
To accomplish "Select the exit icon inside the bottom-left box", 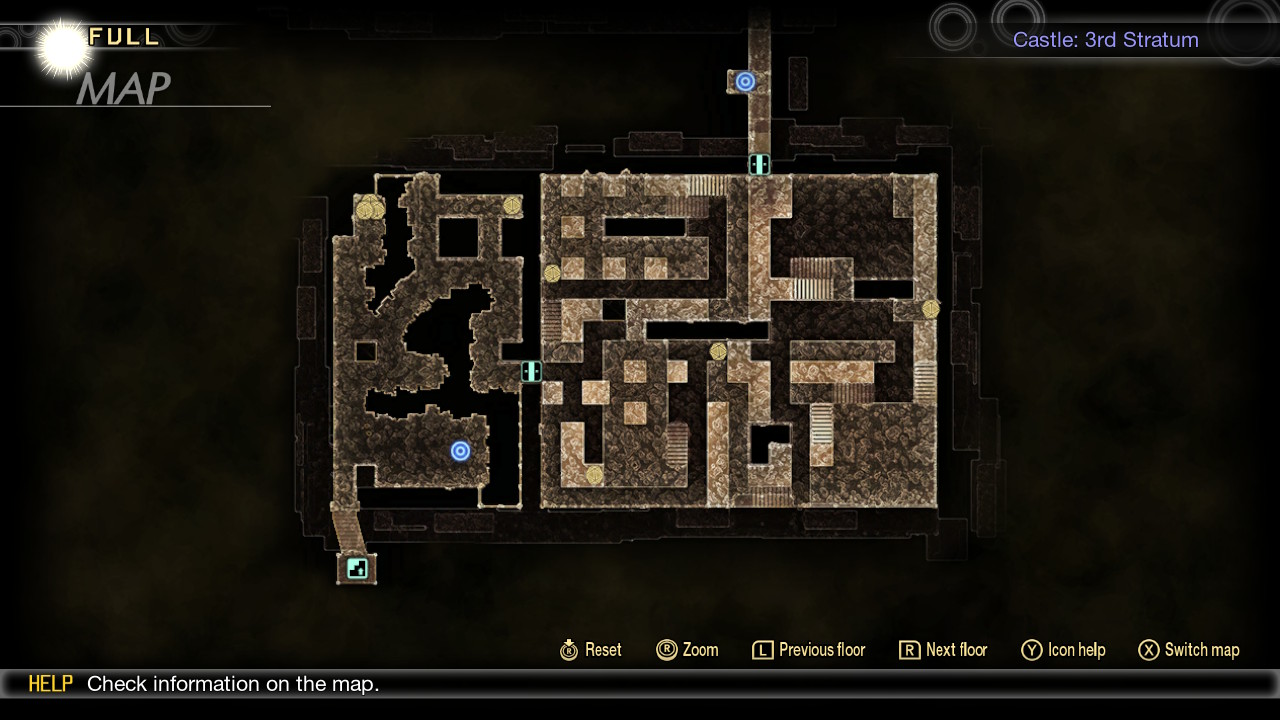I will click(x=356, y=568).
